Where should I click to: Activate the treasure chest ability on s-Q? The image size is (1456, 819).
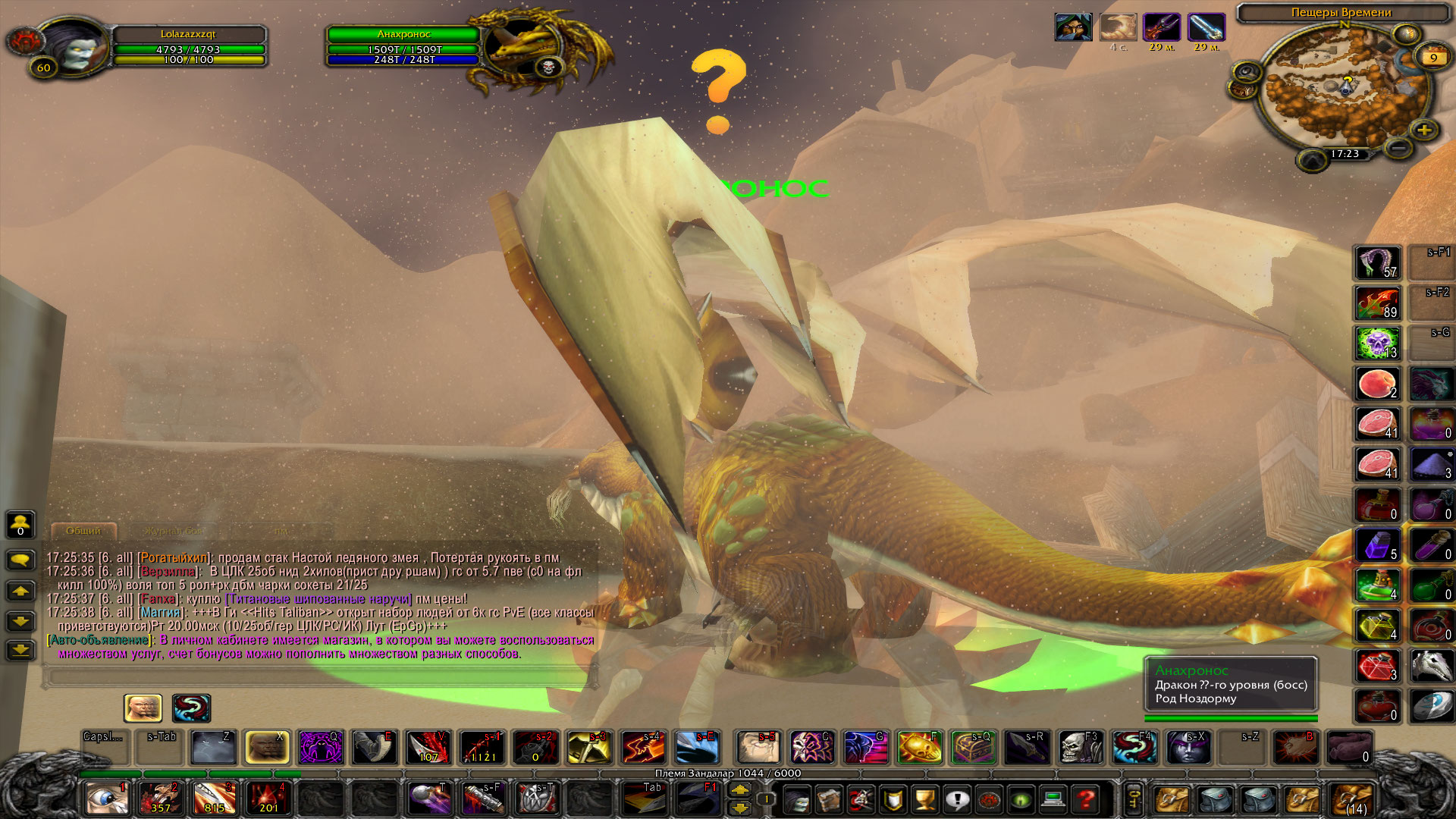(x=973, y=748)
